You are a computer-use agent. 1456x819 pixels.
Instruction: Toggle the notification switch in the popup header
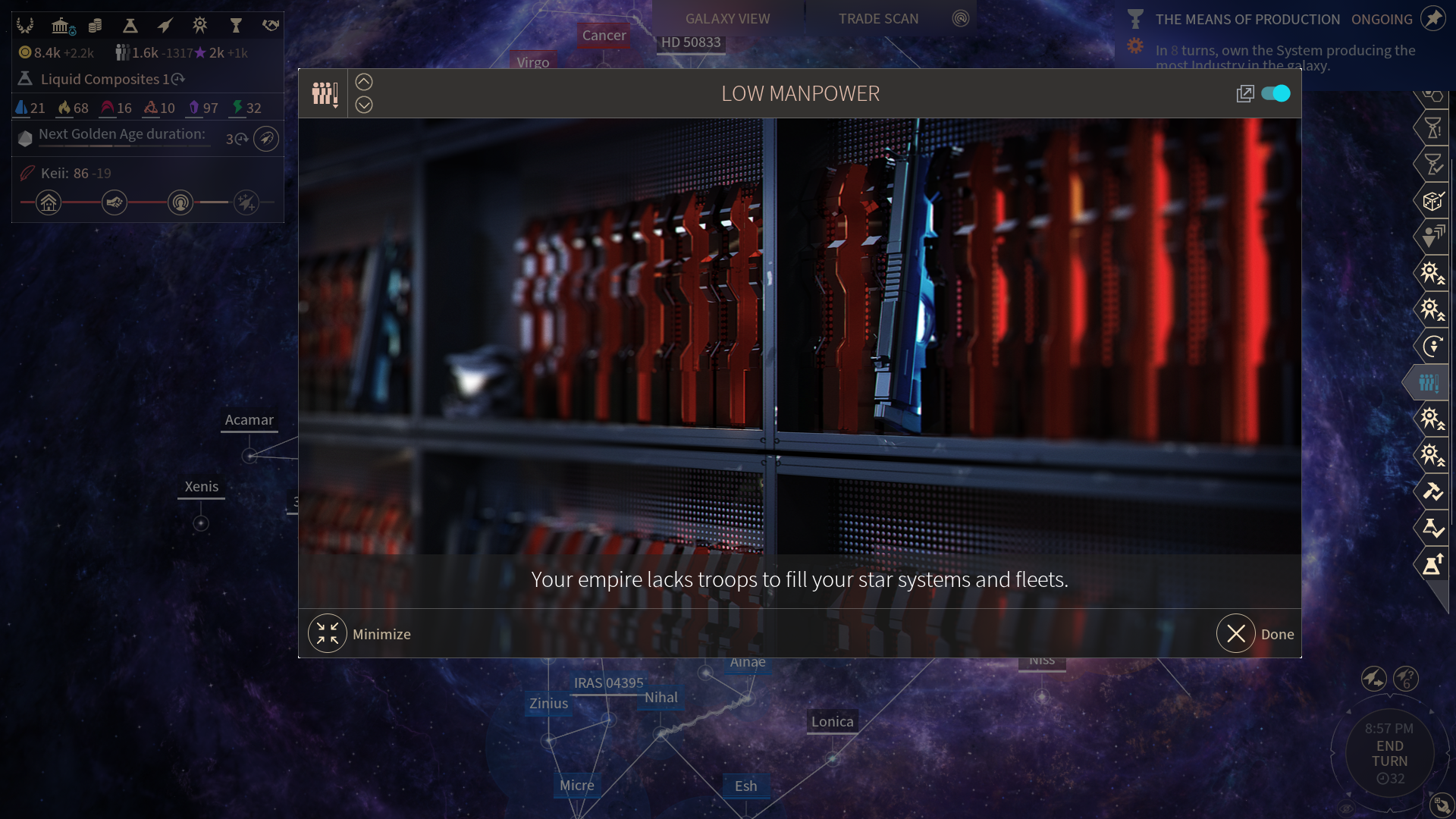(1276, 93)
